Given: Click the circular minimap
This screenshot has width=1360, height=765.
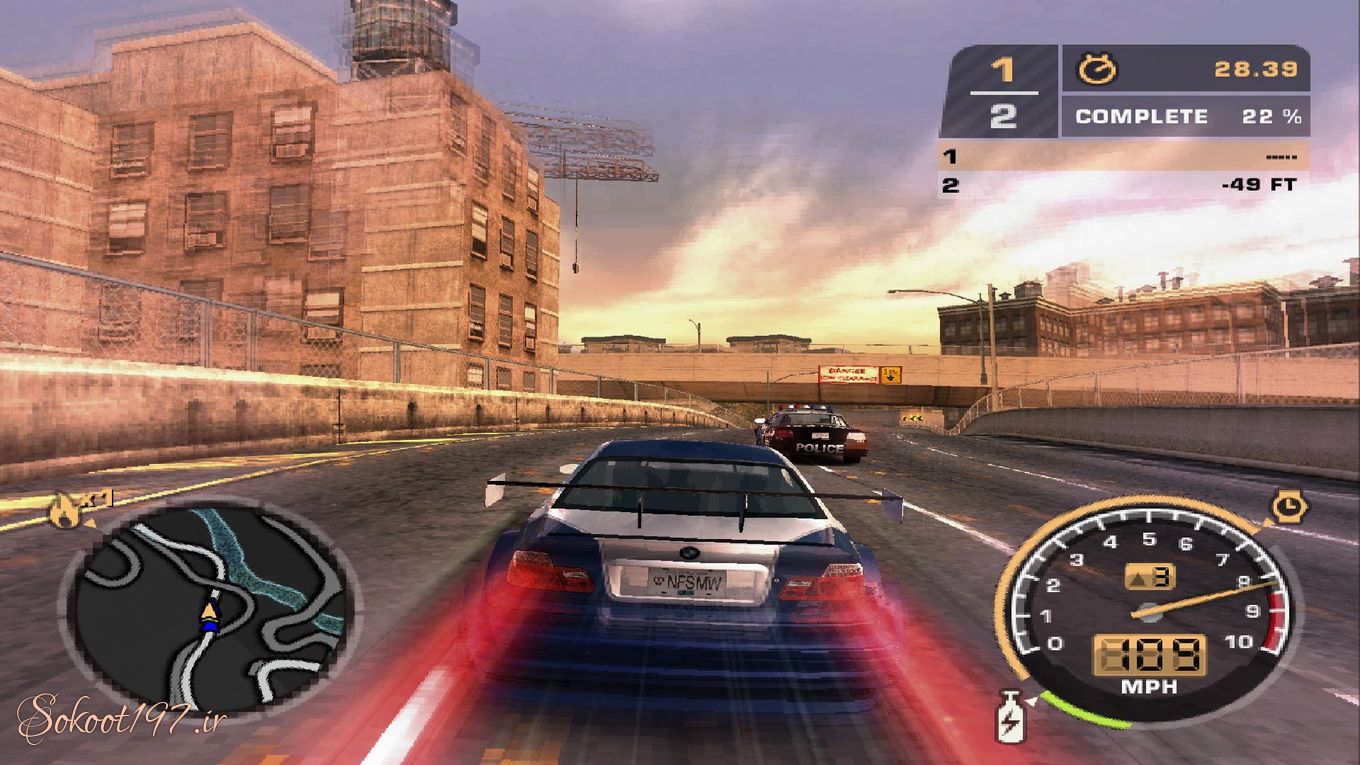Looking at the screenshot, I should click(x=211, y=607).
